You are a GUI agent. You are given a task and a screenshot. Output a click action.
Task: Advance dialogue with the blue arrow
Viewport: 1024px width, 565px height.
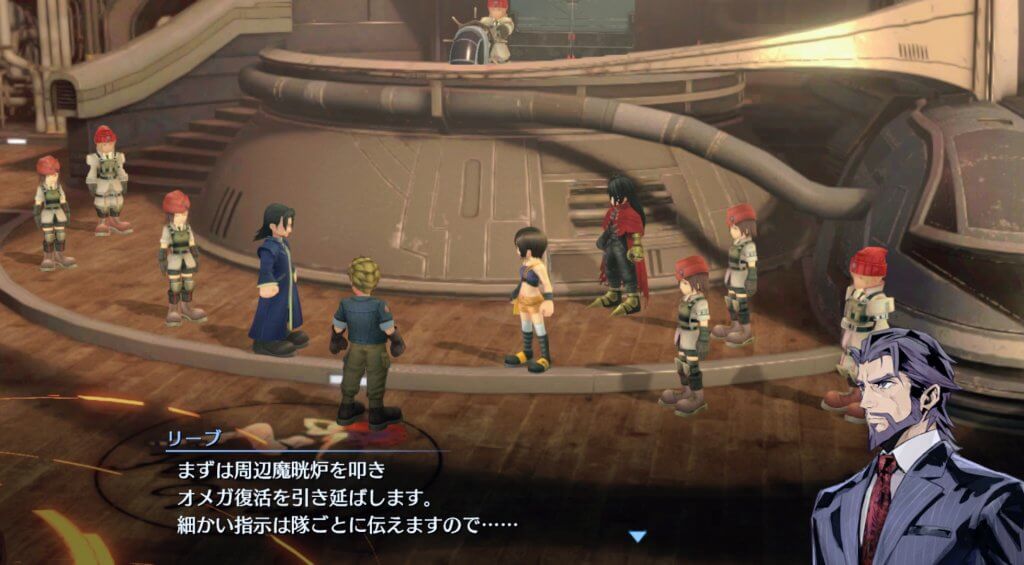pyautogui.click(x=637, y=537)
